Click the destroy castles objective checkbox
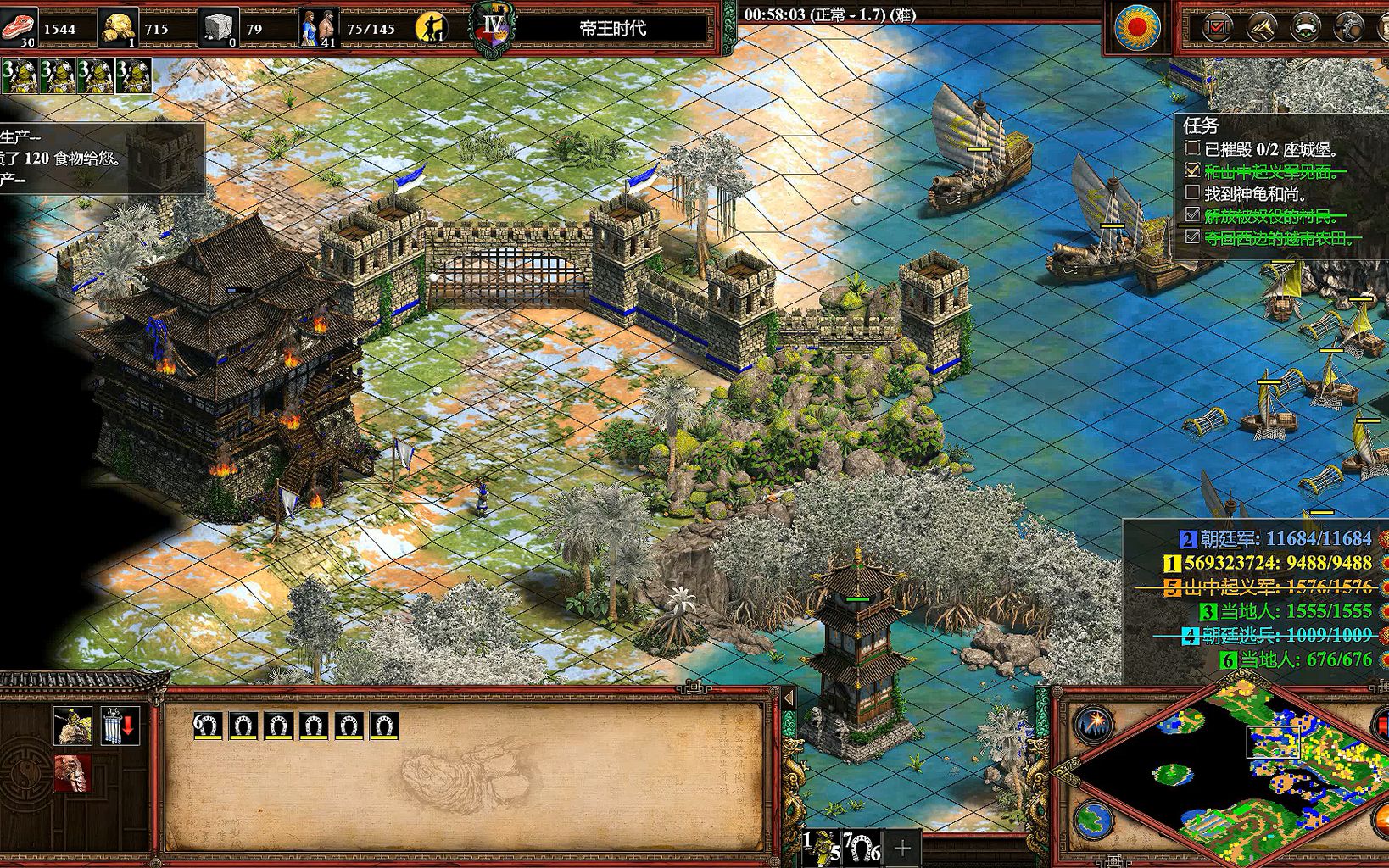Screen dimensions: 1389x868 (x=1192, y=149)
